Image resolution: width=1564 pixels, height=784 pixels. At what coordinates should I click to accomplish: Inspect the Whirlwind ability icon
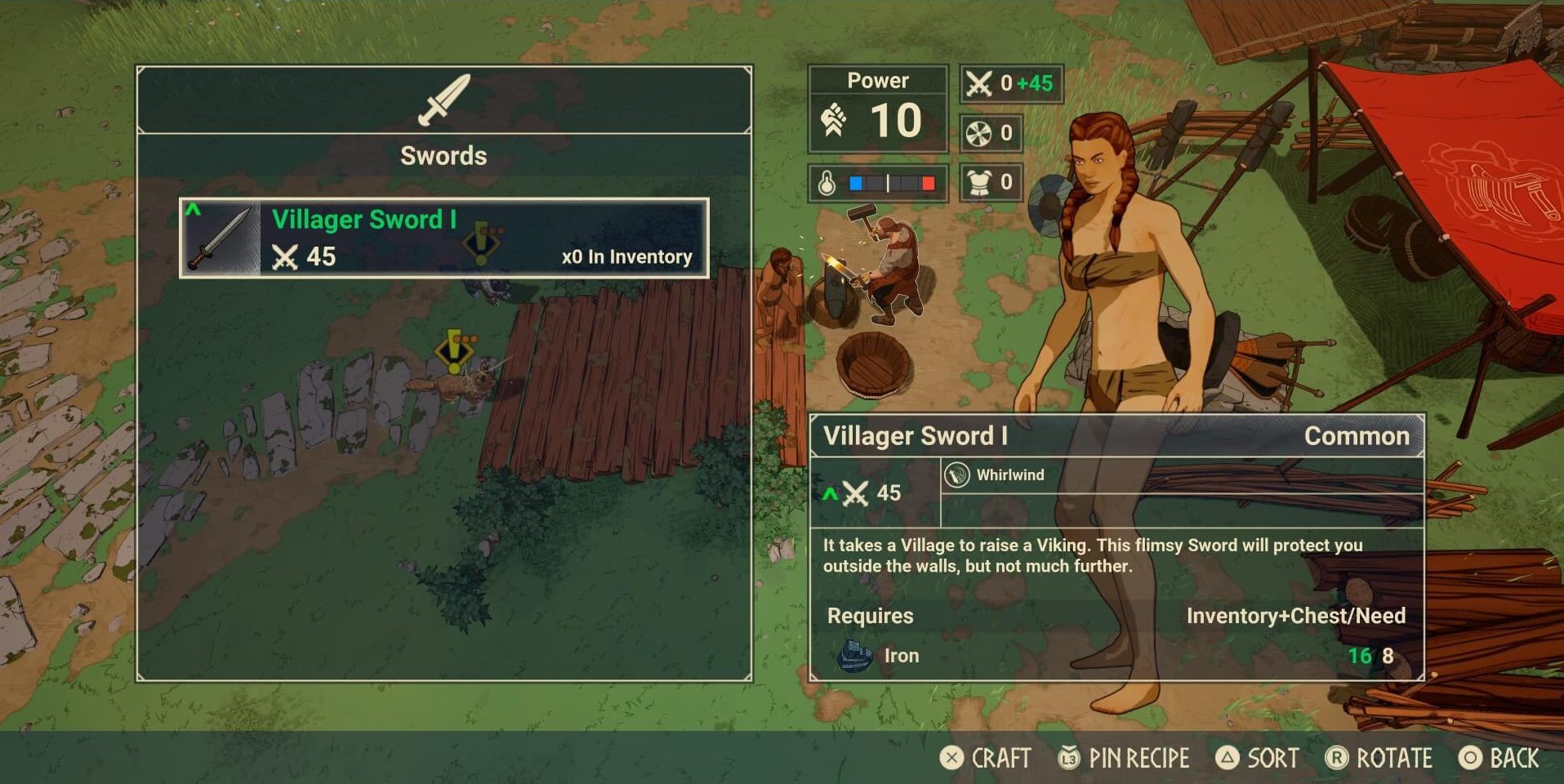point(956,475)
